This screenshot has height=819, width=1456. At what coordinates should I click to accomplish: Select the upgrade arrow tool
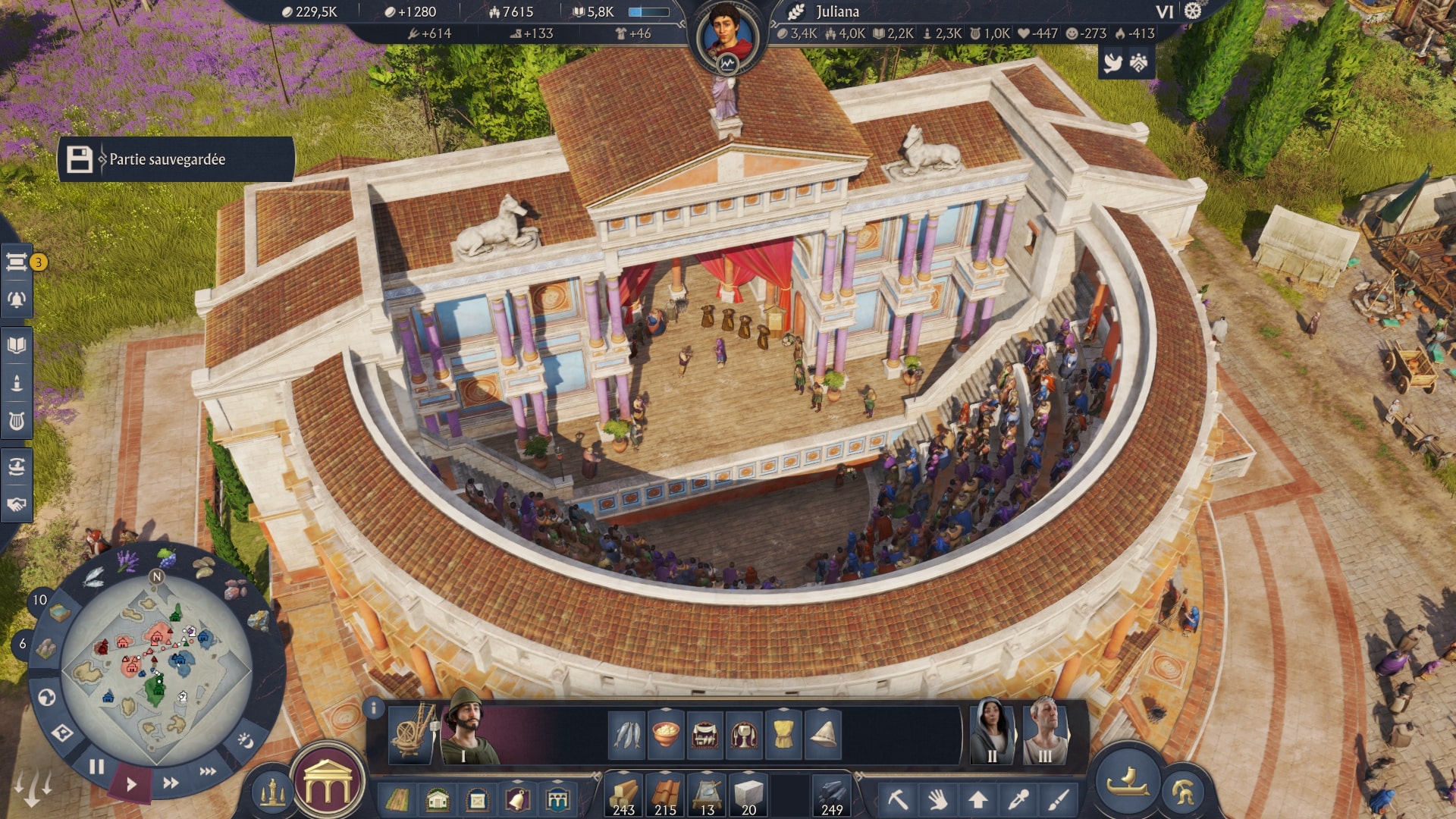(978, 799)
